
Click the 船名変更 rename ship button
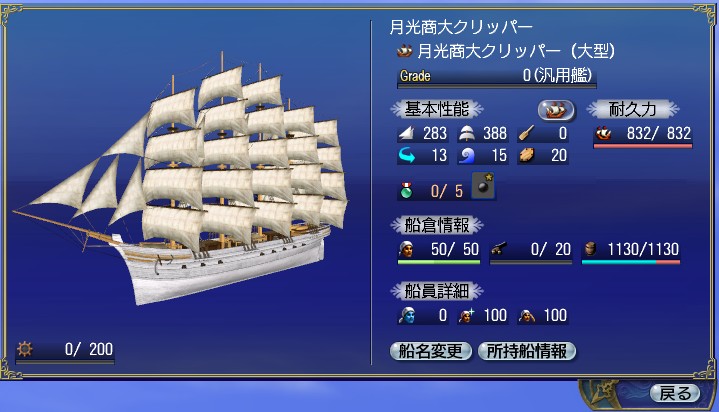(x=429, y=350)
